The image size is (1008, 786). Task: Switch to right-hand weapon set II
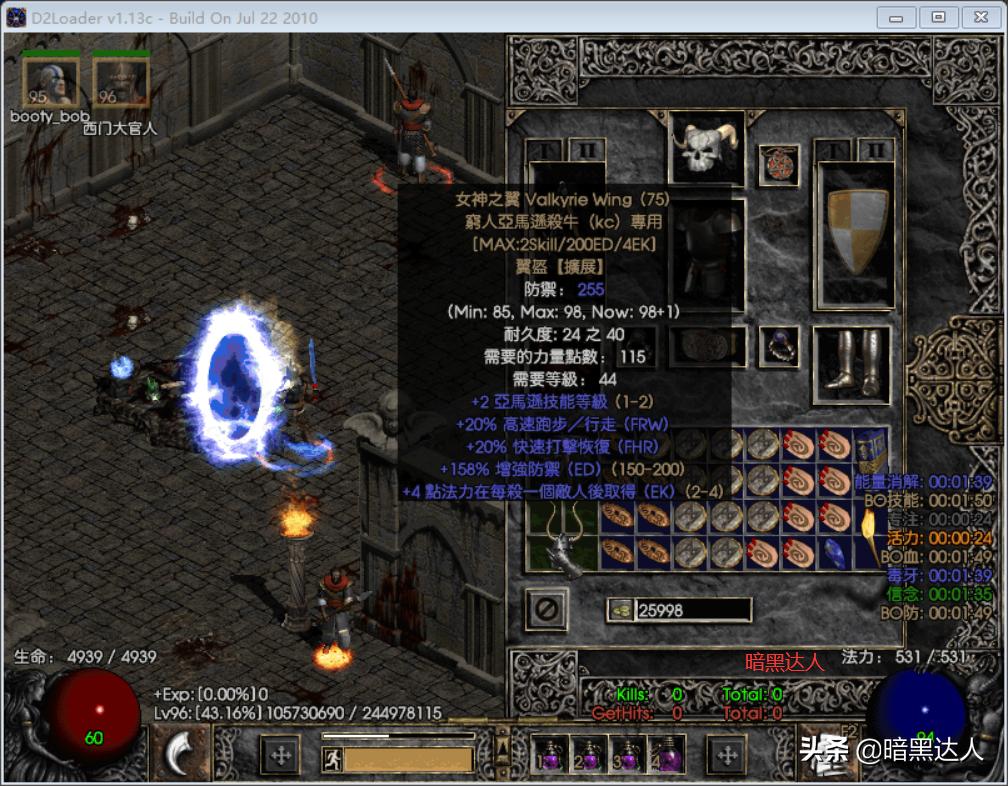tap(877, 149)
